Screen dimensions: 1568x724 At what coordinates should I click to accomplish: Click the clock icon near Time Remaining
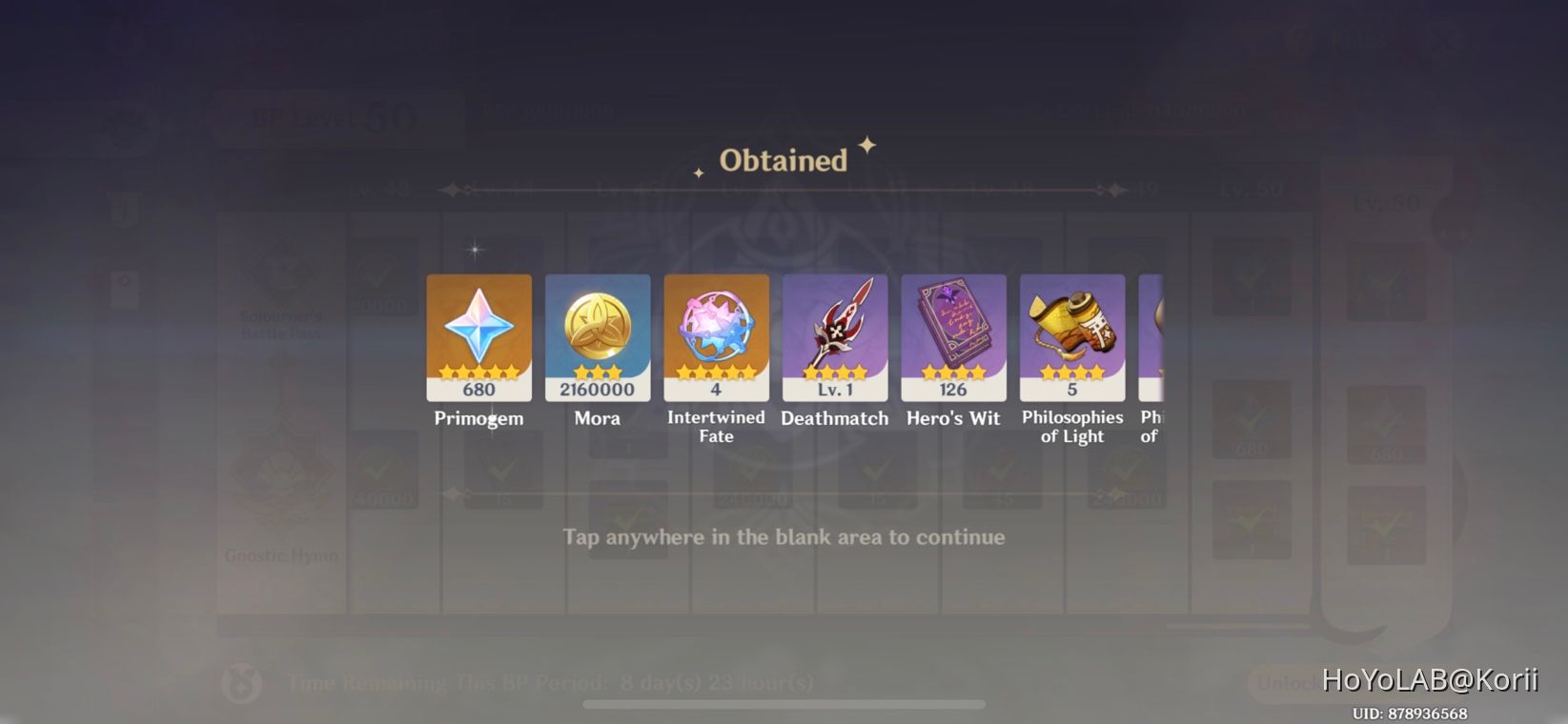tap(241, 682)
